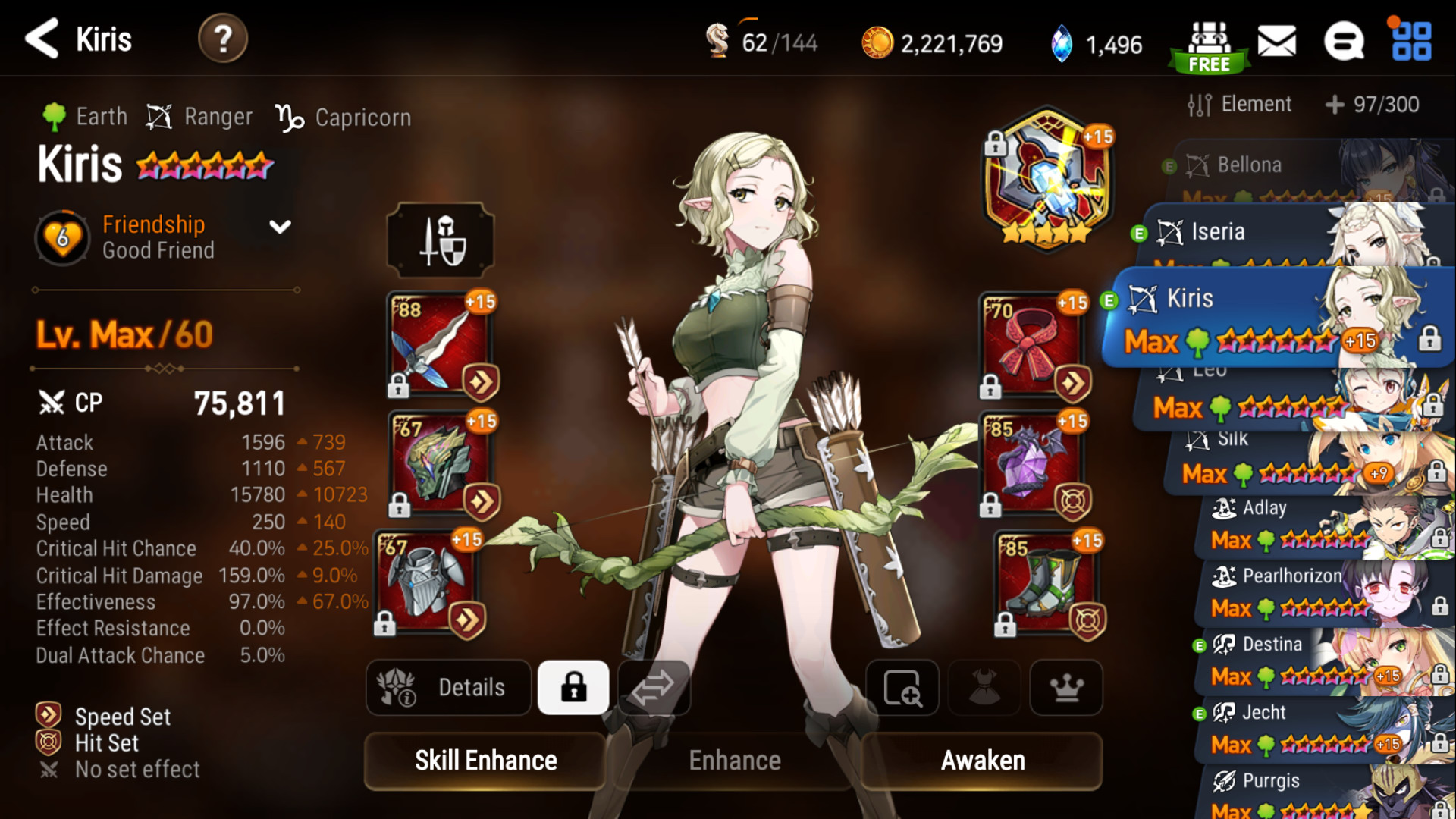The width and height of the screenshot is (1456, 819).
Task: Claim the FREE reward icon
Action: click(1209, 47)
